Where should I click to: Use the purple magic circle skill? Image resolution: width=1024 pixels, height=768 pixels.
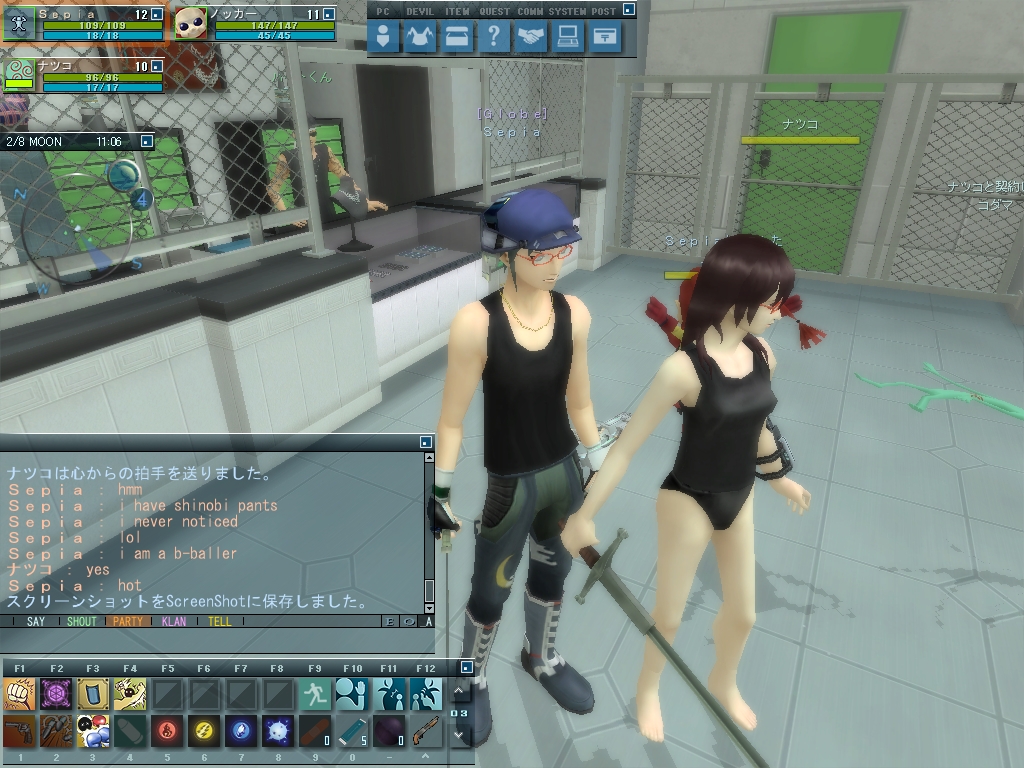(56, 693)
